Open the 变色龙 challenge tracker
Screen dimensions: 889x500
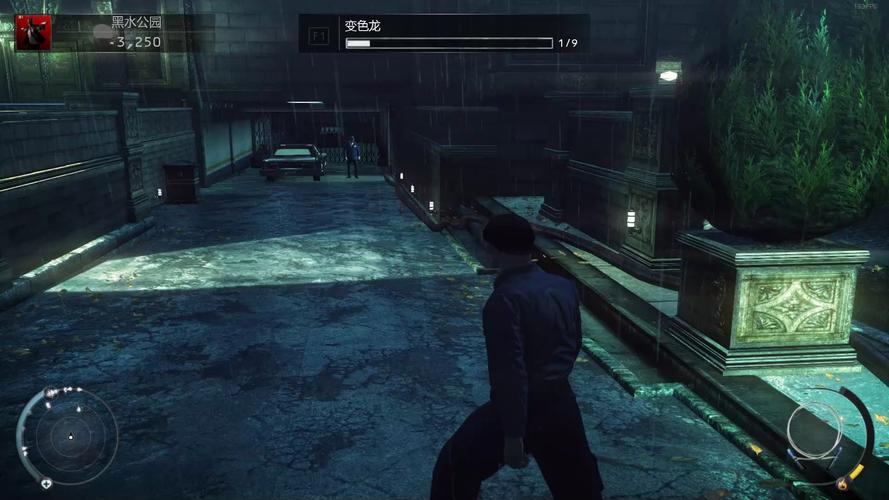click(445, 34)
